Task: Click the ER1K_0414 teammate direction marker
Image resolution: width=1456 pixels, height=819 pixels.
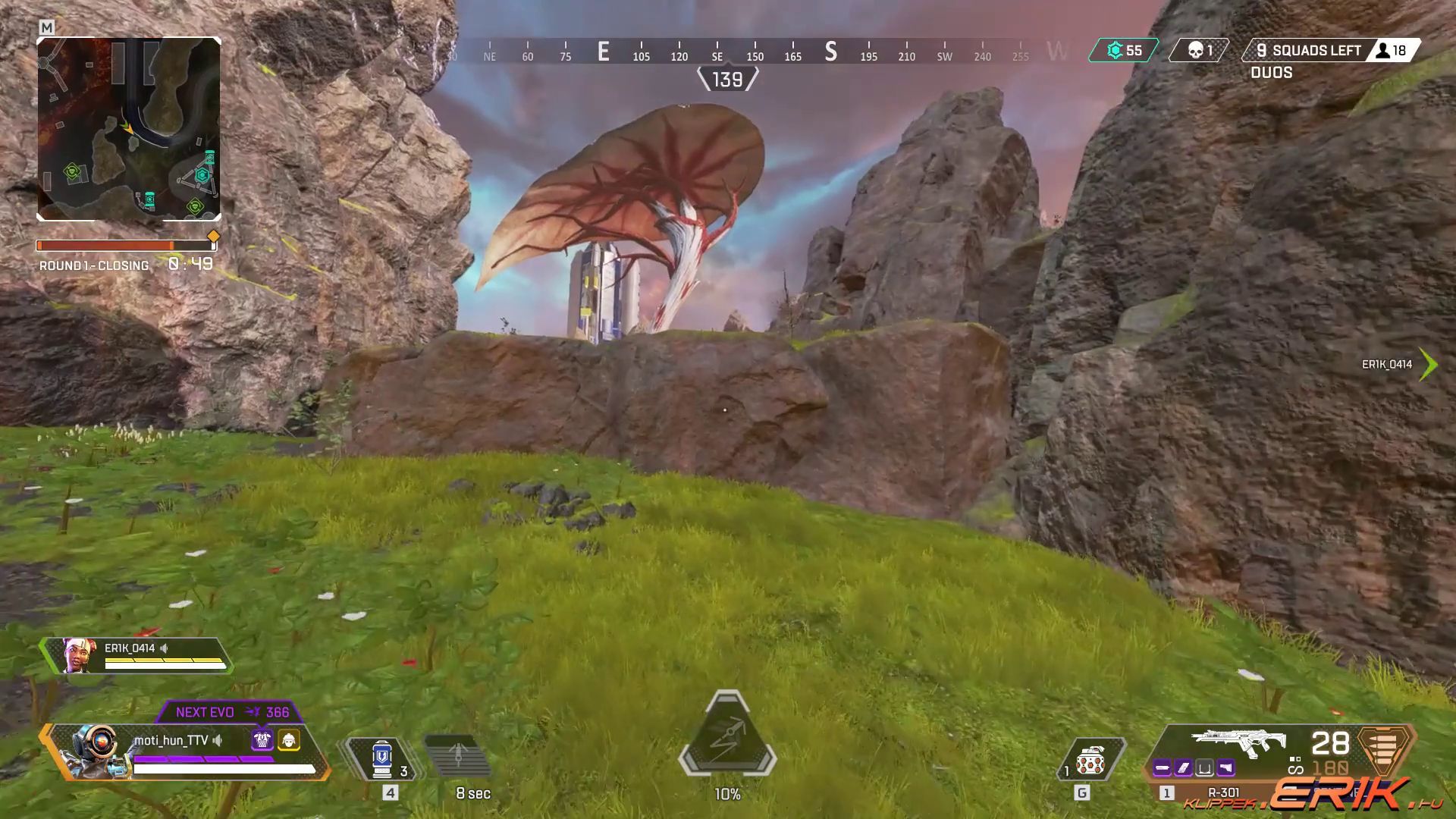Action: coord(1427,365)
